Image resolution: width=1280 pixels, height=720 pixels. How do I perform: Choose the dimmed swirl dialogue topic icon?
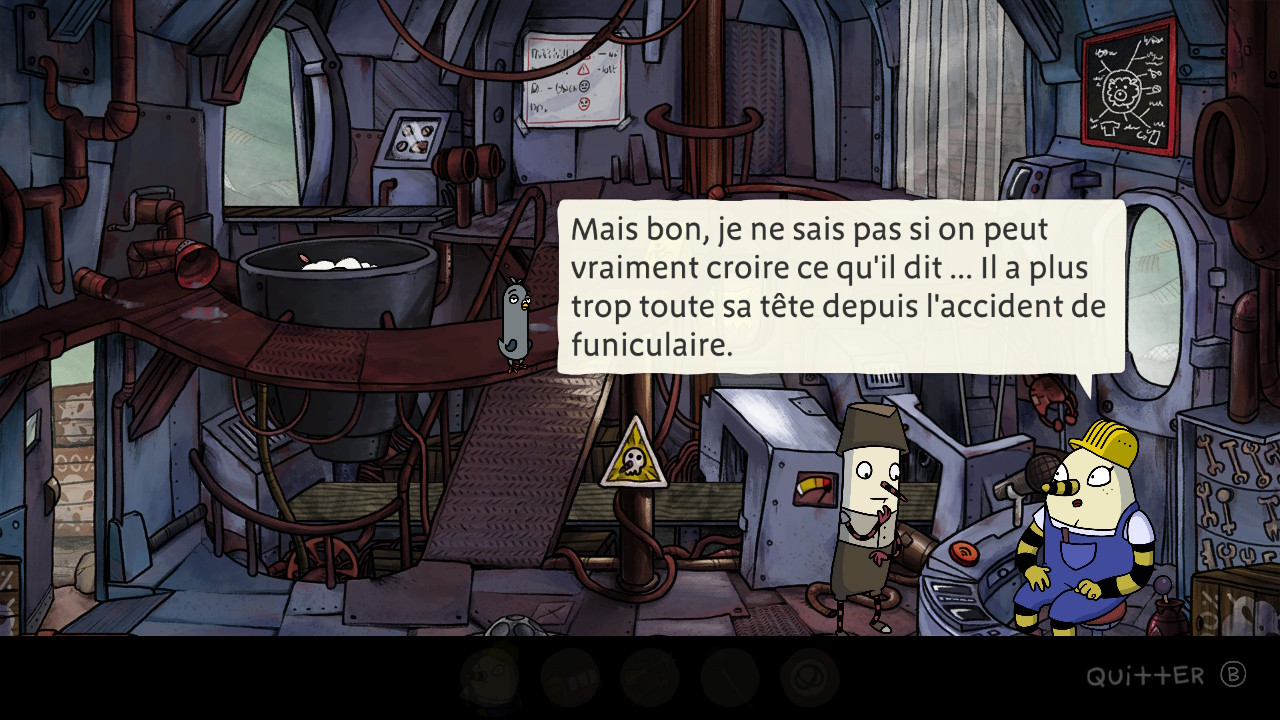(x=809, y=677)
